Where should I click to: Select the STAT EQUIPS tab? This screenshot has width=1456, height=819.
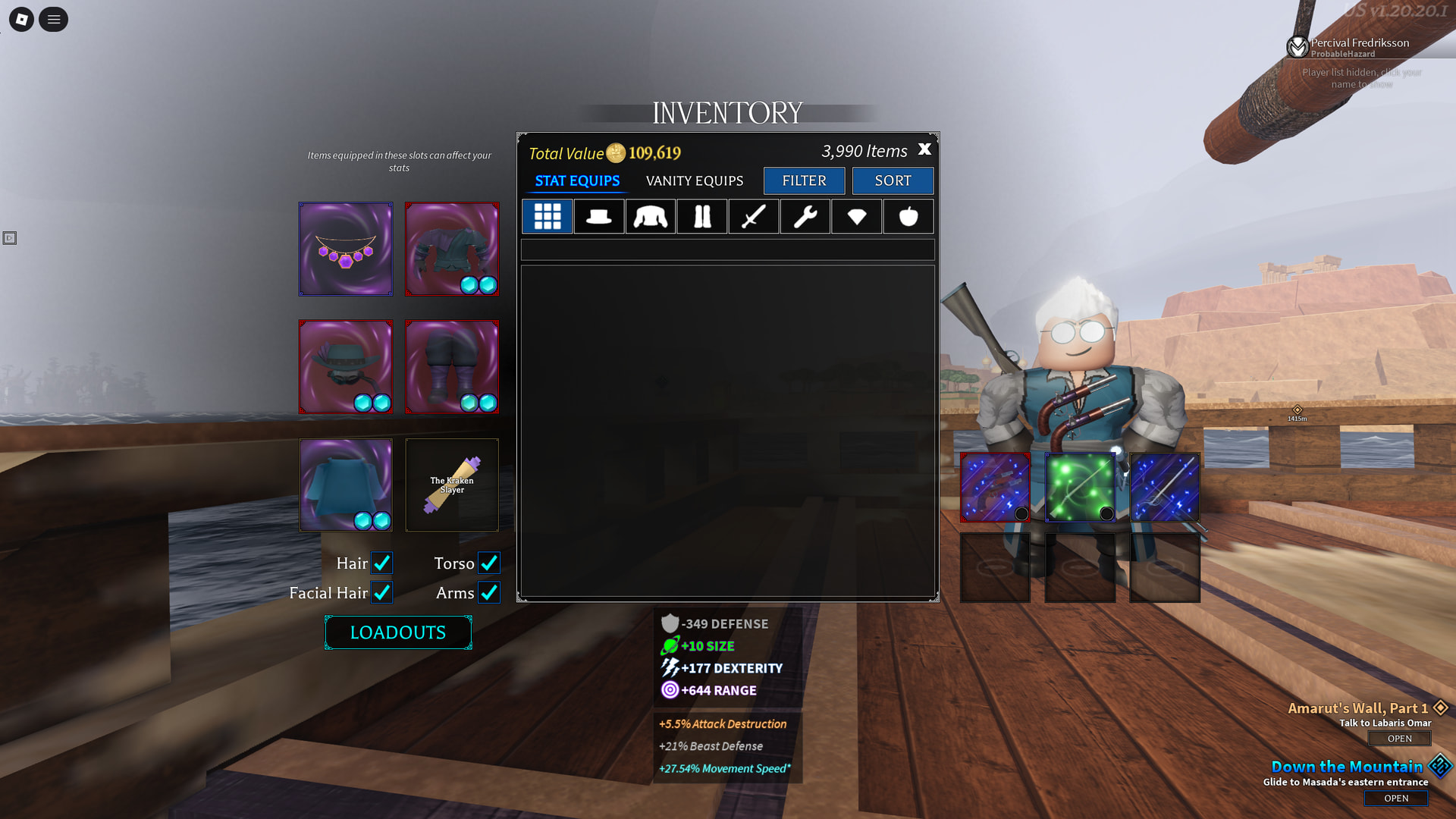(x=576, y=180)
